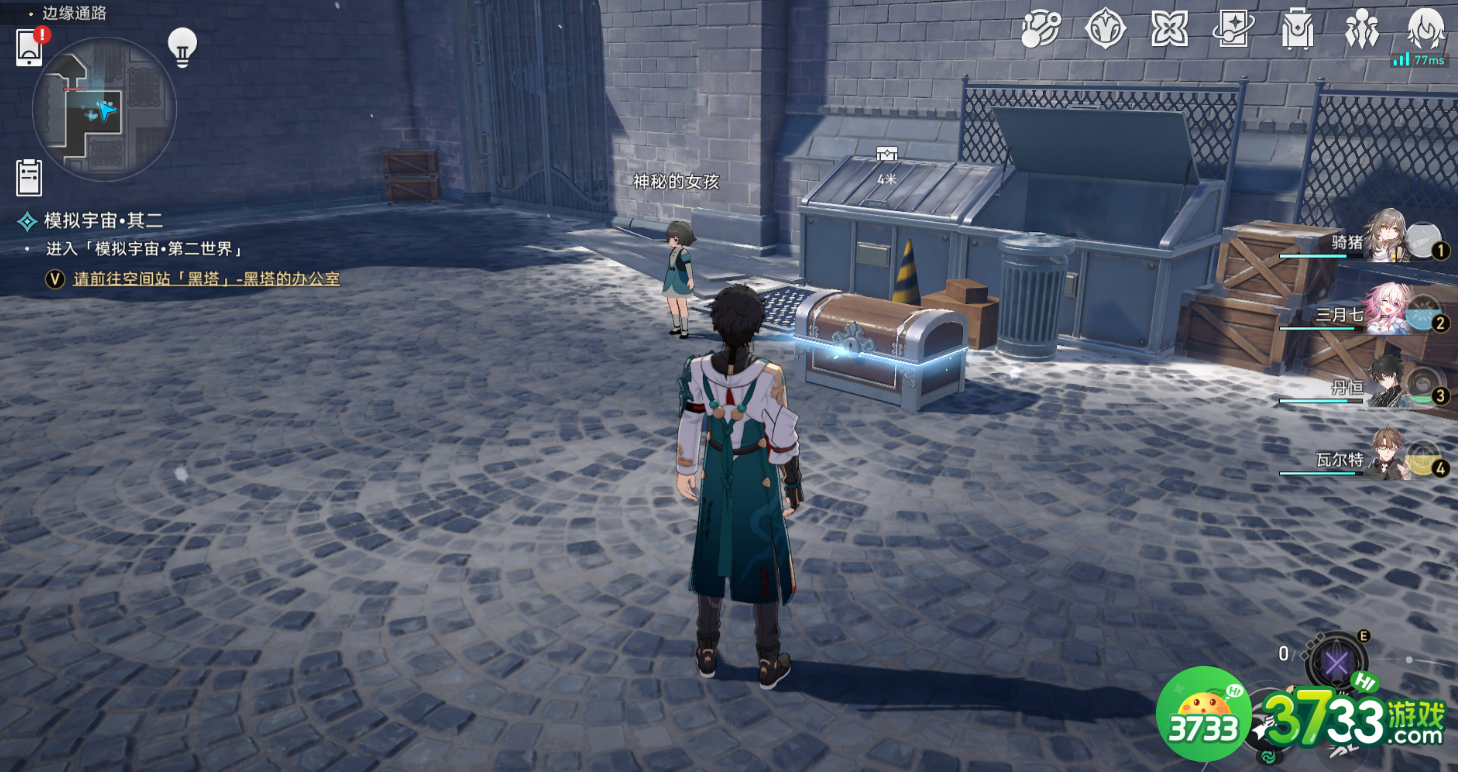Follow the link to 黑塔的办公室
This screenshot has height=772, width=1458.
(x=206, y=279)
